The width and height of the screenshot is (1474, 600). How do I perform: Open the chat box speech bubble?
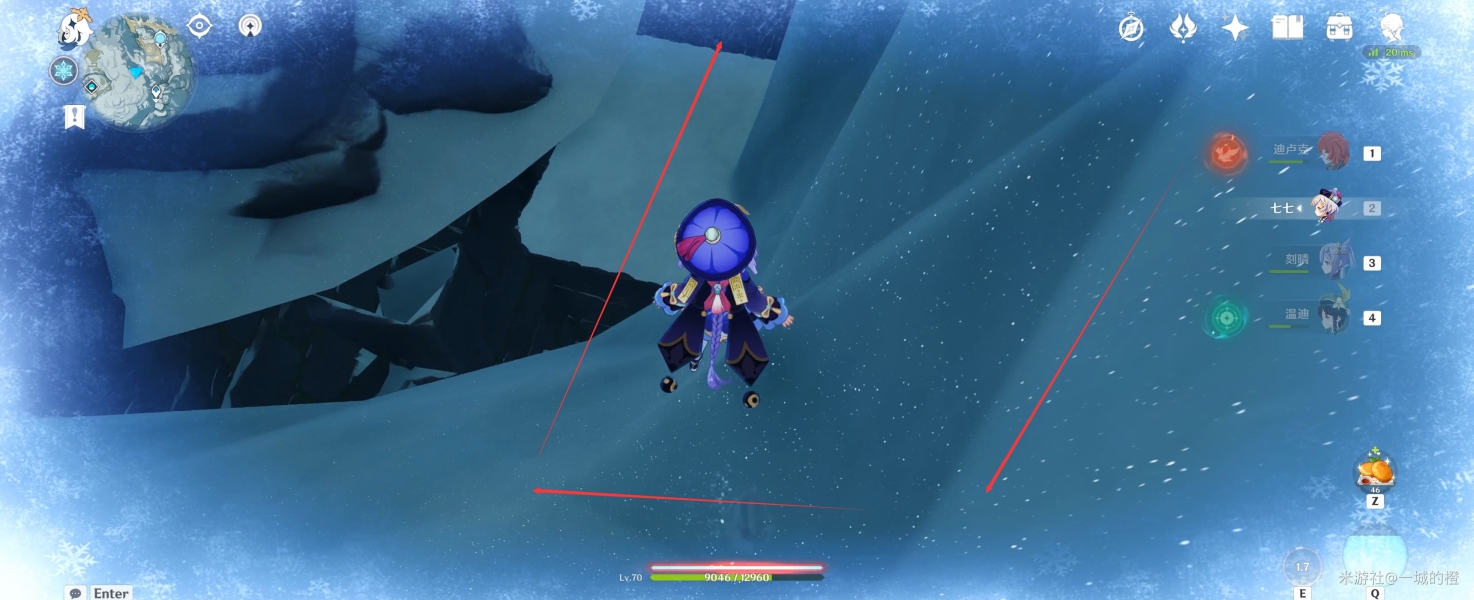tap(75, 593)
